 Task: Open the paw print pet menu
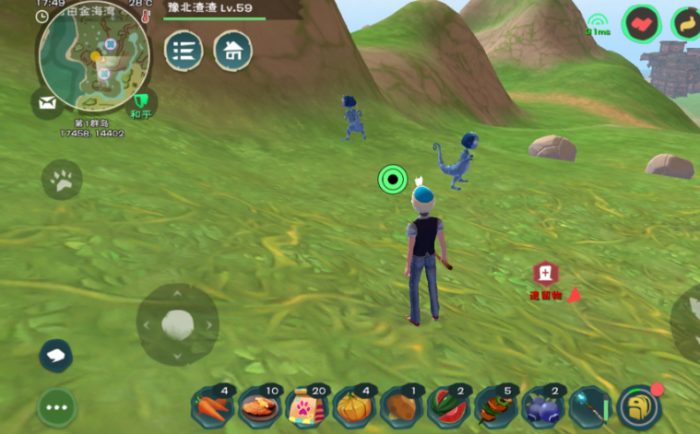(x=62, y=181)
